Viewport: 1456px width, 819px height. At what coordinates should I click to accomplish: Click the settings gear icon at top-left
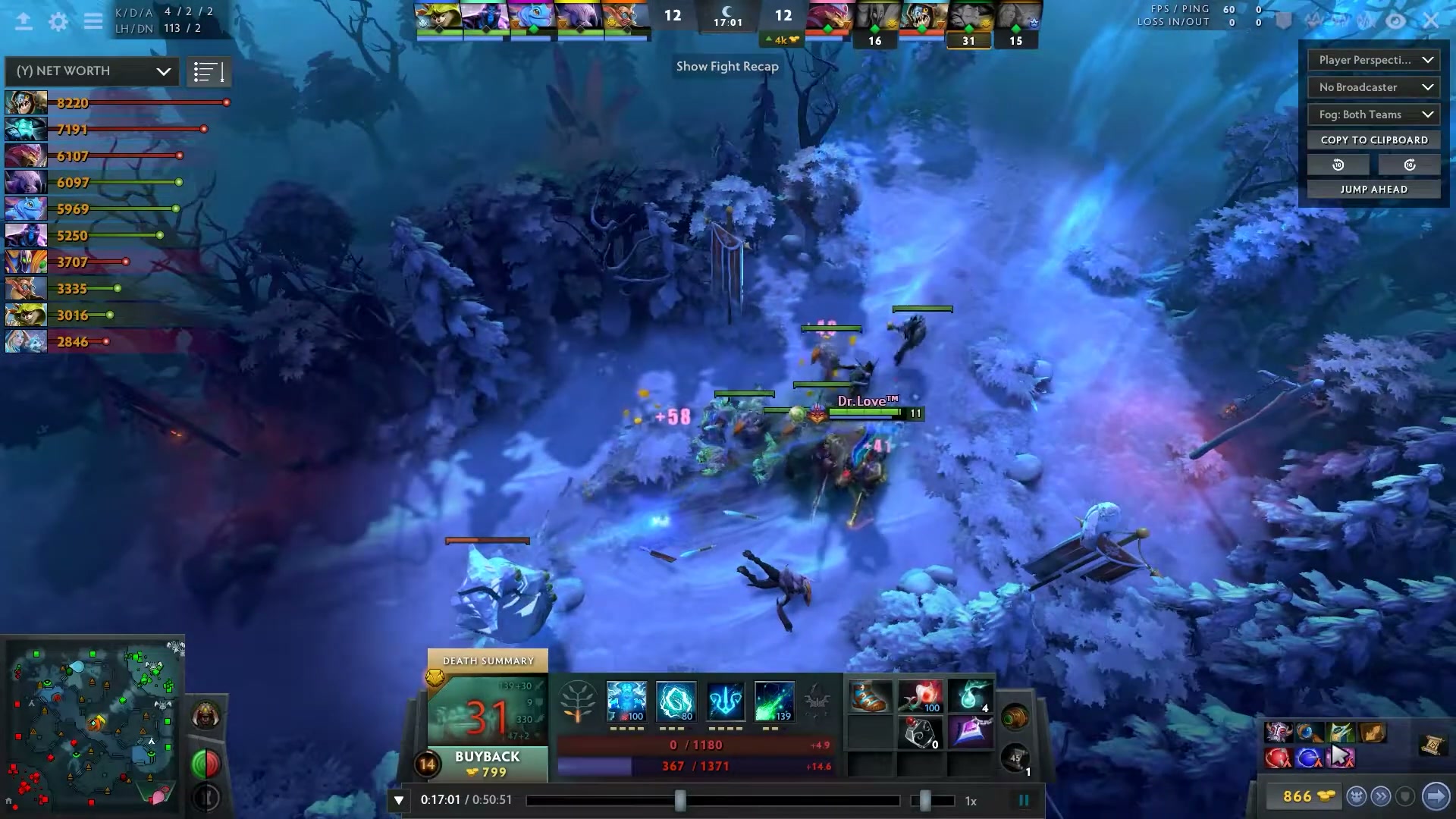click(x=58, y=22)
